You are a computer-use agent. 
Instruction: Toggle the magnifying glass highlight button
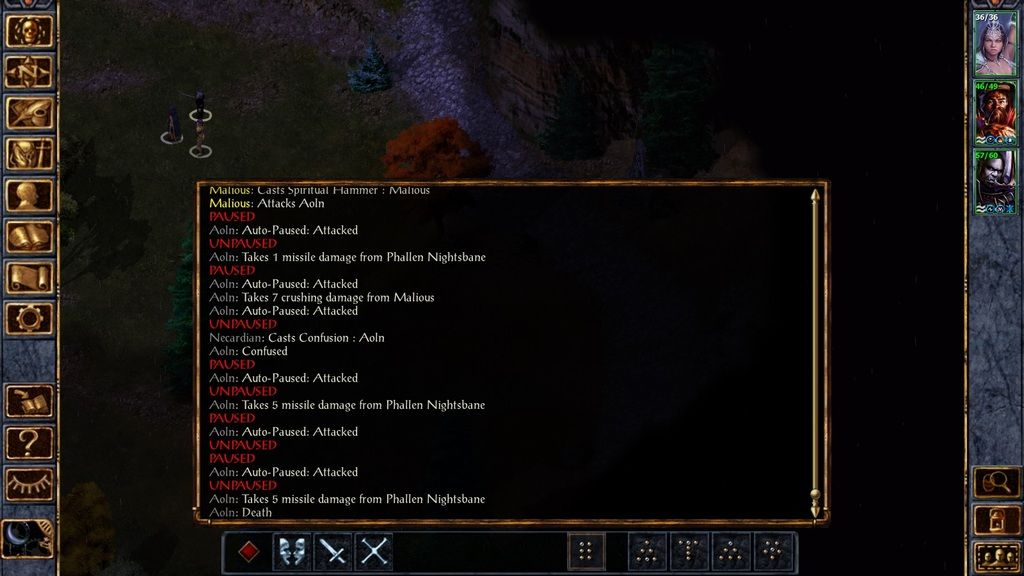(996, 483)
